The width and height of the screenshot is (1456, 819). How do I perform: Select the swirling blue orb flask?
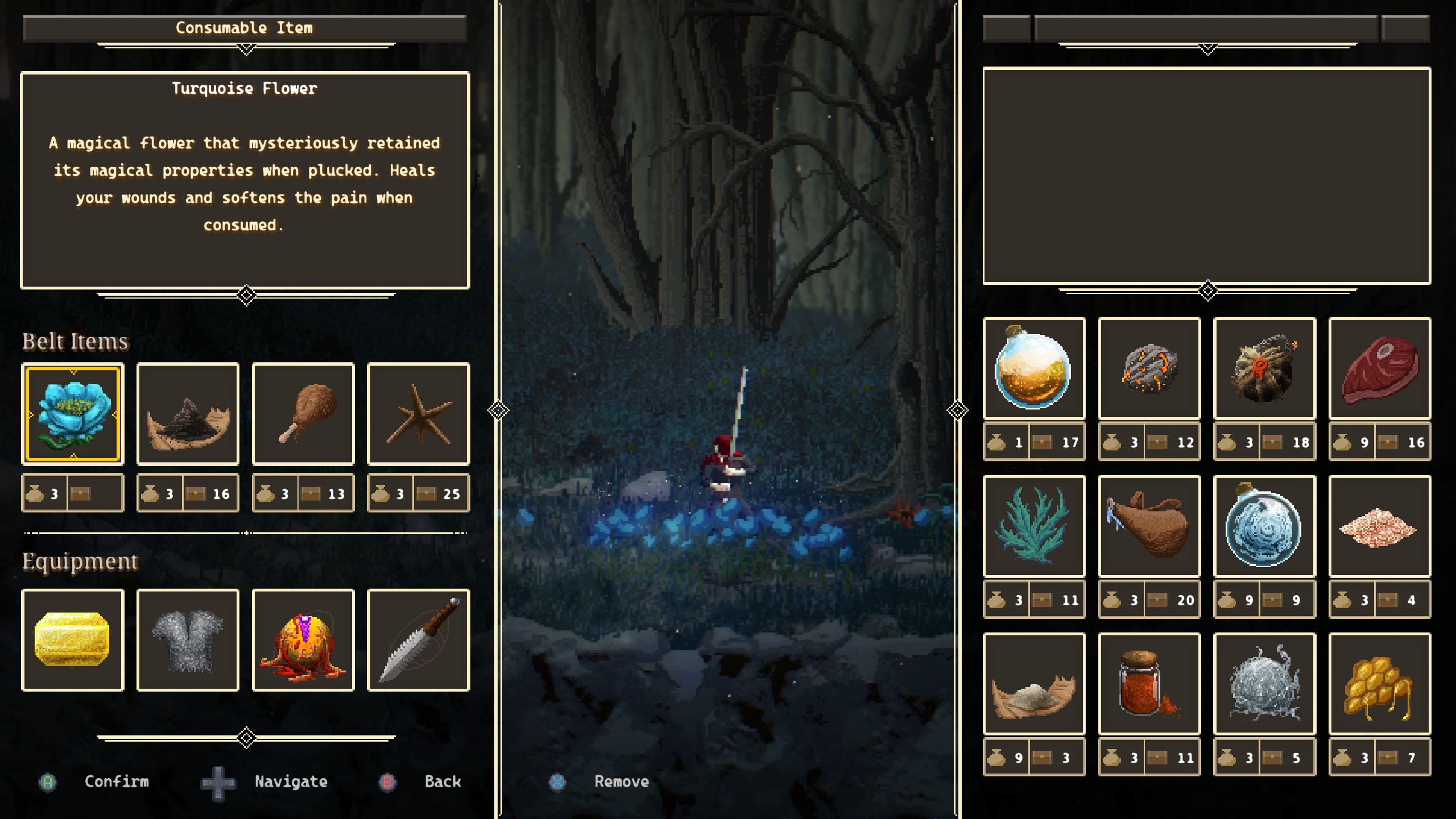pos(1264,526)
